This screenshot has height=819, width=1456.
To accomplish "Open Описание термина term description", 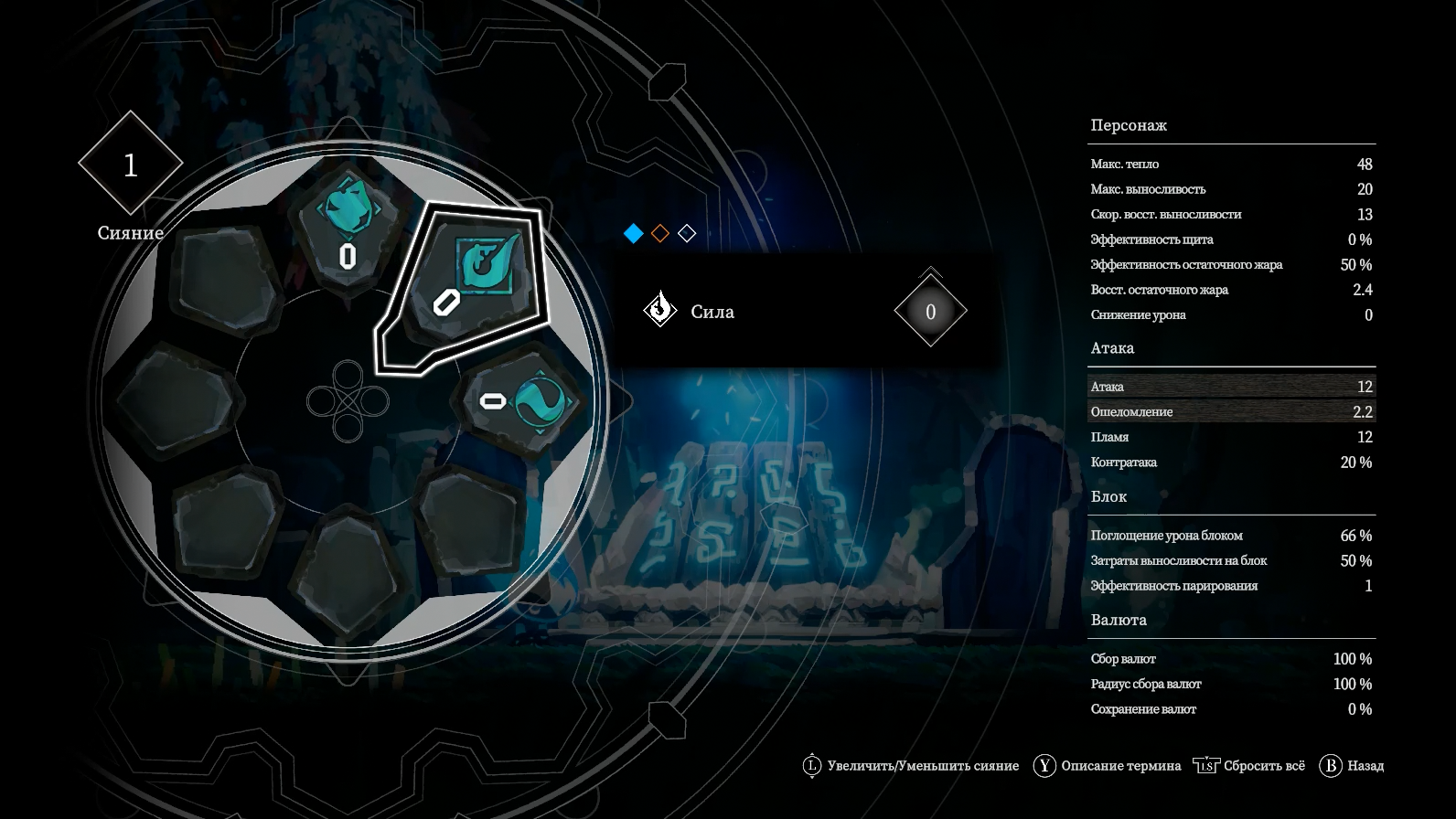I will pyautogui.click(x=1108, y=766).
